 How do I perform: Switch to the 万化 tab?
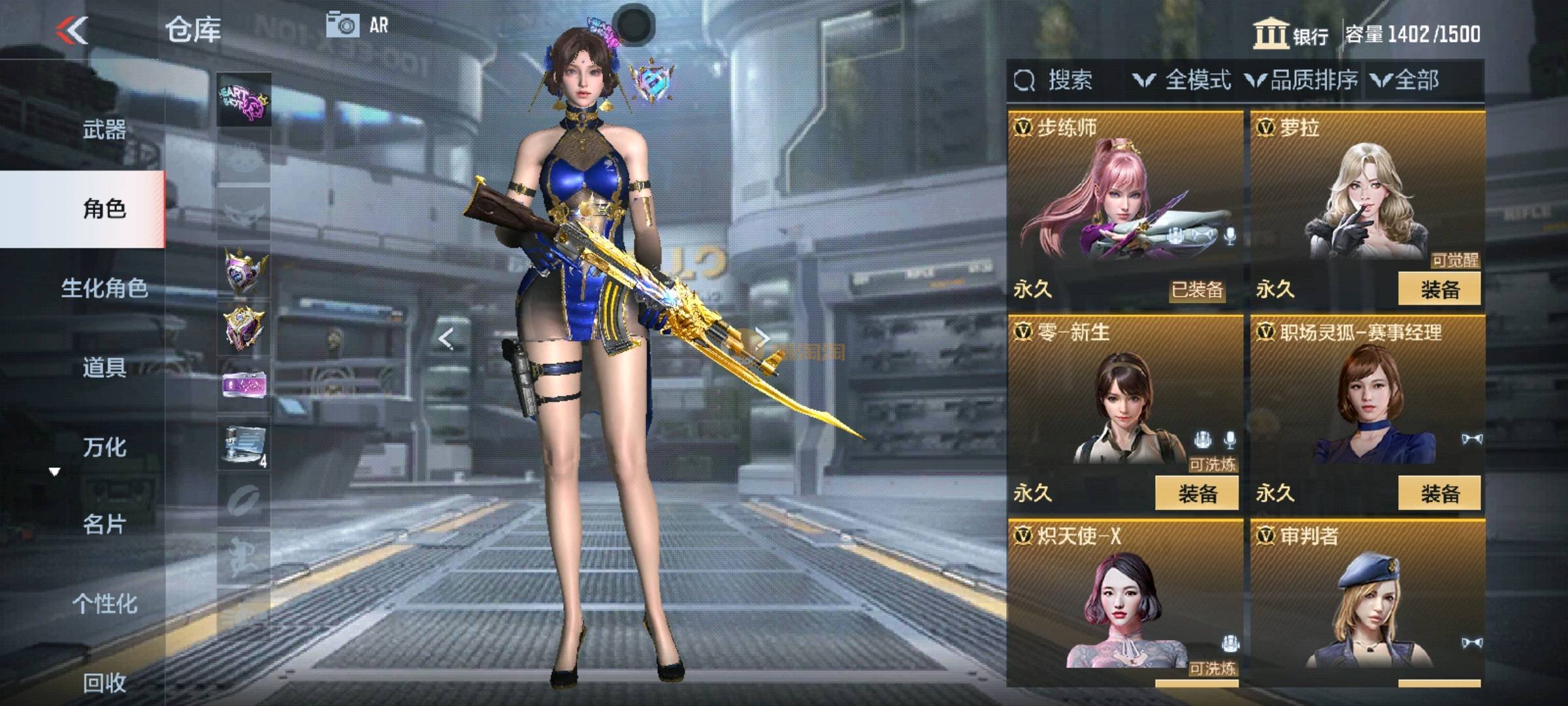pyautogui.click(x=104, y=447)
